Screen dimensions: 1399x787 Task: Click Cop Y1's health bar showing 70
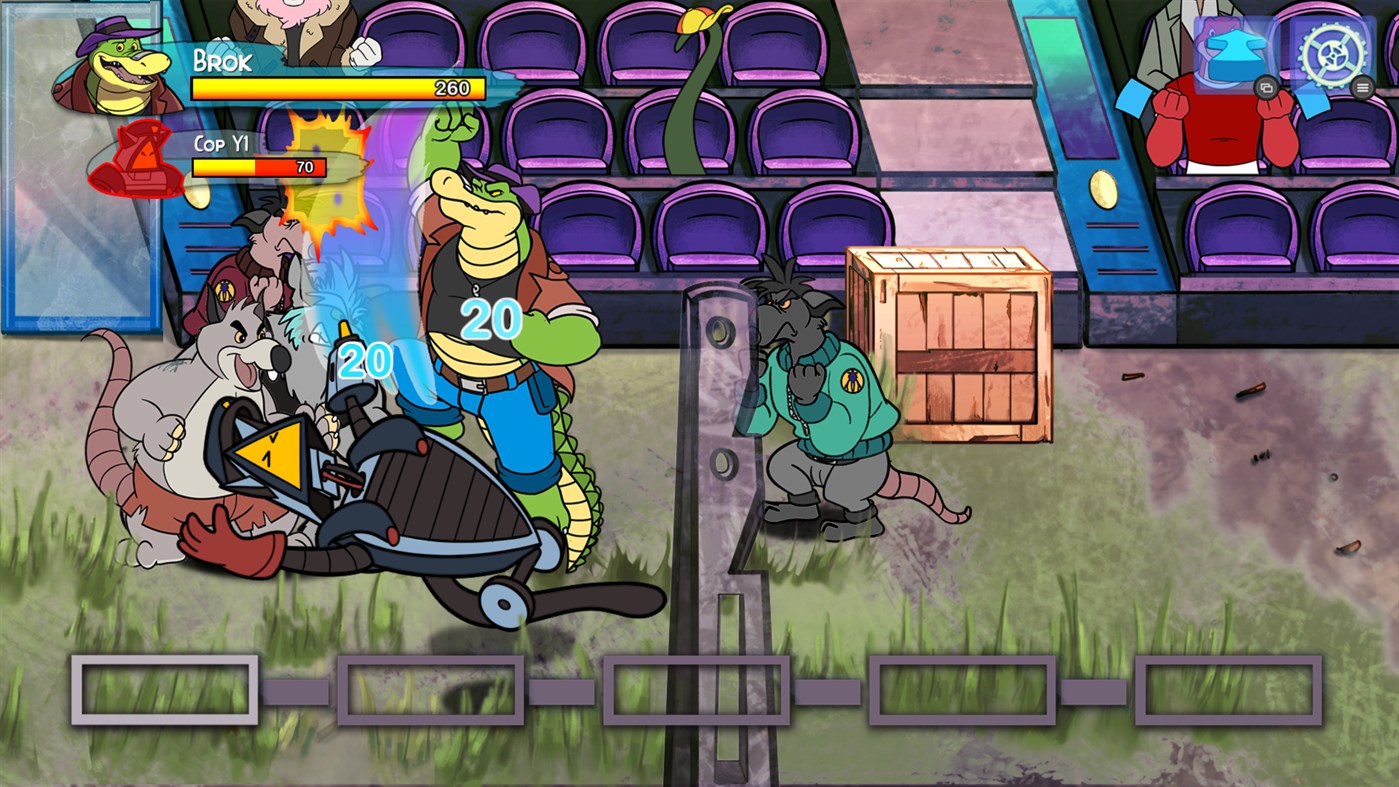[258, 167]
